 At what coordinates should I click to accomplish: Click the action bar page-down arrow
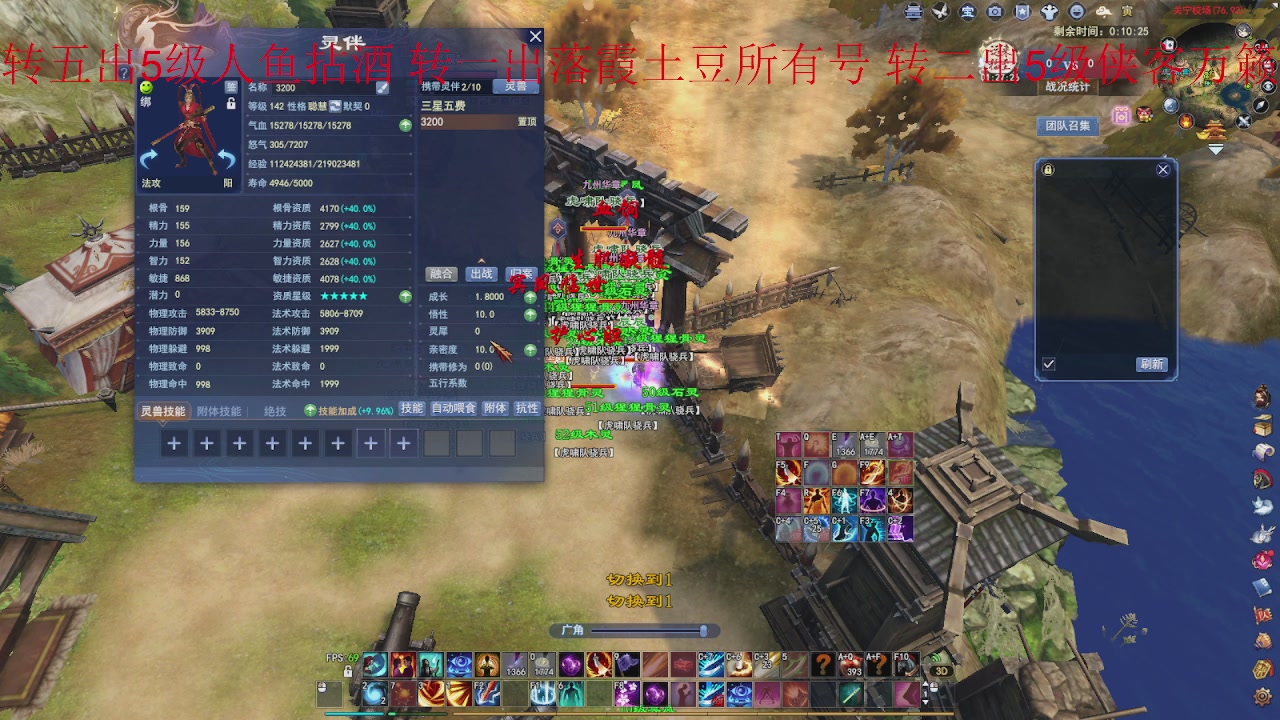[926, 703]
